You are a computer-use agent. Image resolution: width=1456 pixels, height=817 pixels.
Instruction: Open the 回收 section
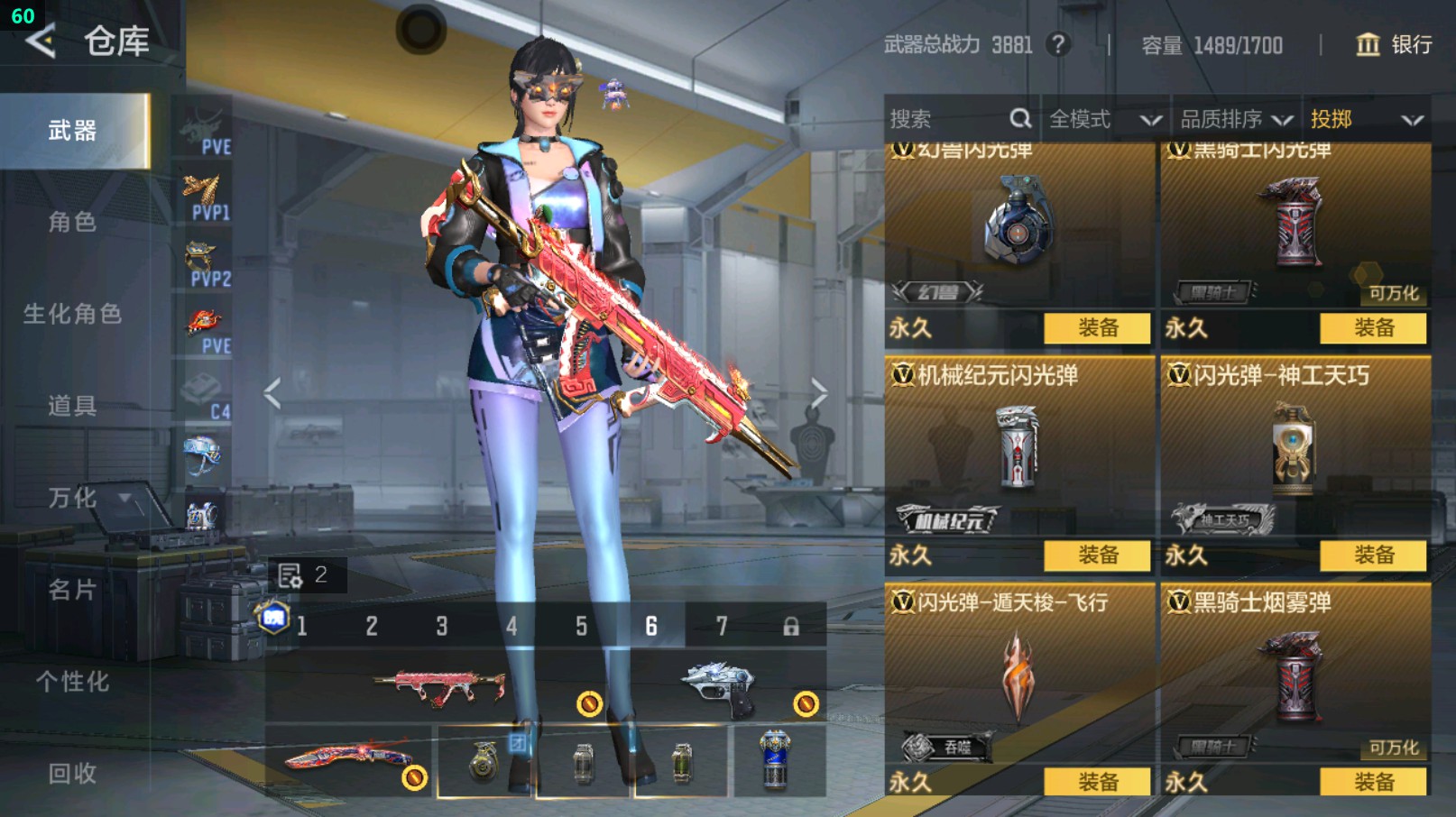[72, 774]
